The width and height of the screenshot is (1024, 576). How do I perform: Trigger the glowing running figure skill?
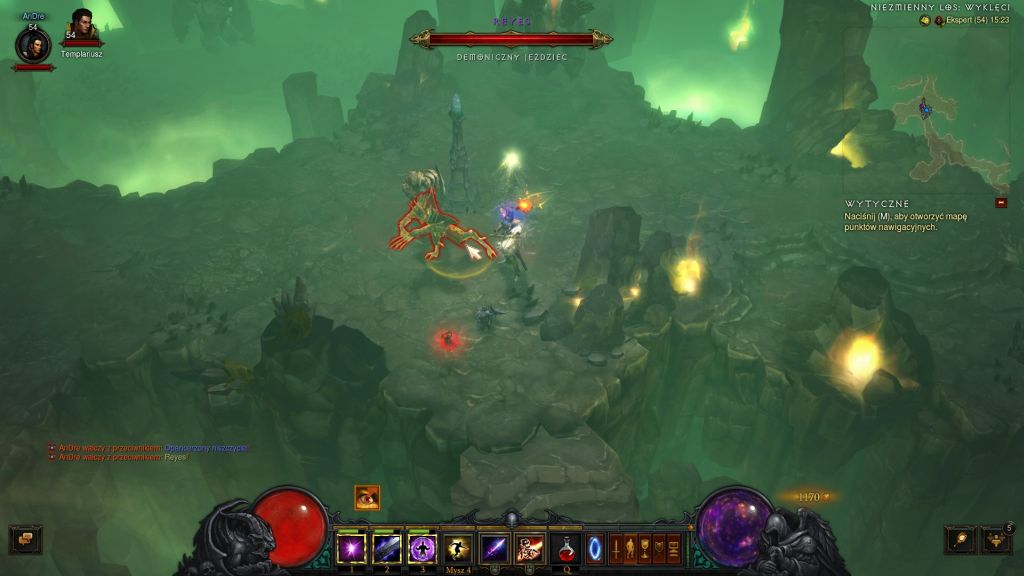click(x=458, y=548)
